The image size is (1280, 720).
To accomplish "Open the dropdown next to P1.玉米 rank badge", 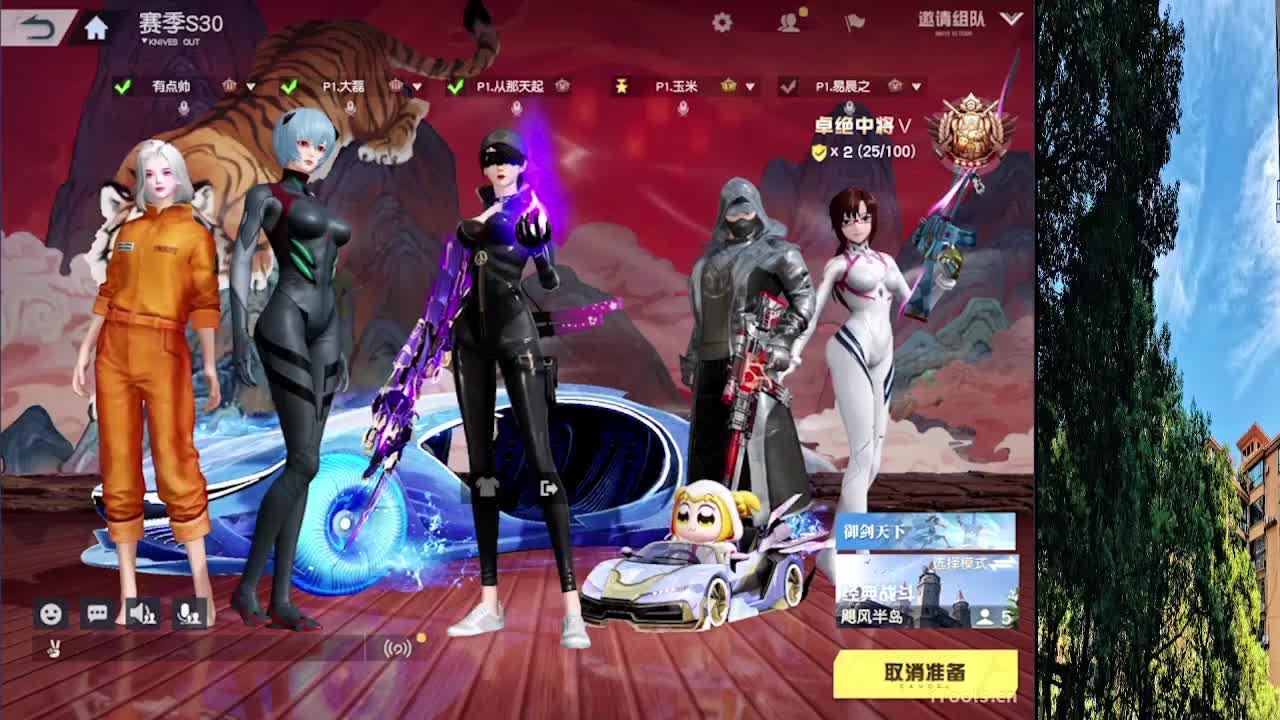I will tap(751, 86).
